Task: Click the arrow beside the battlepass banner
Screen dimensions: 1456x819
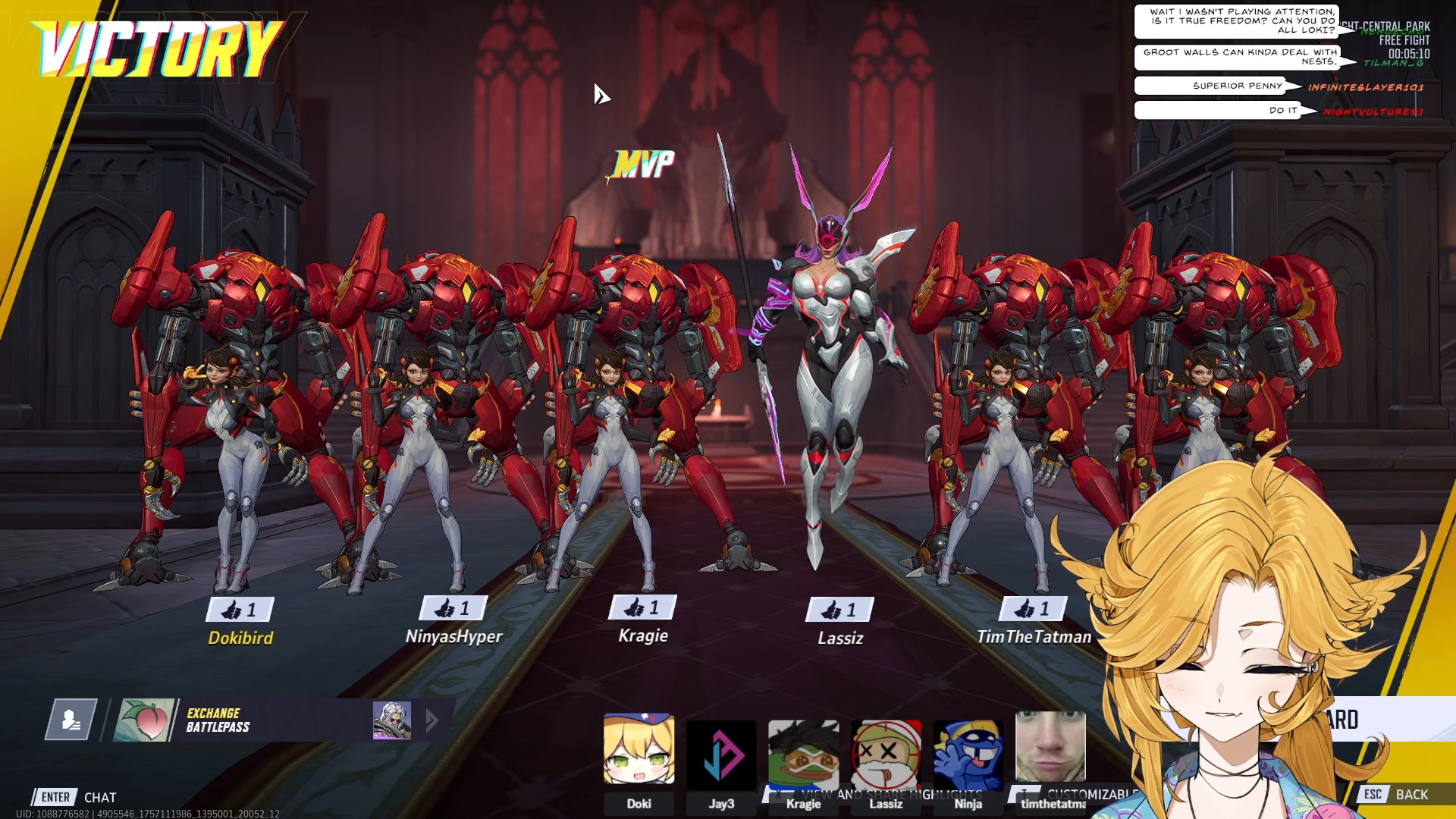Action: [x=432, y=720]
